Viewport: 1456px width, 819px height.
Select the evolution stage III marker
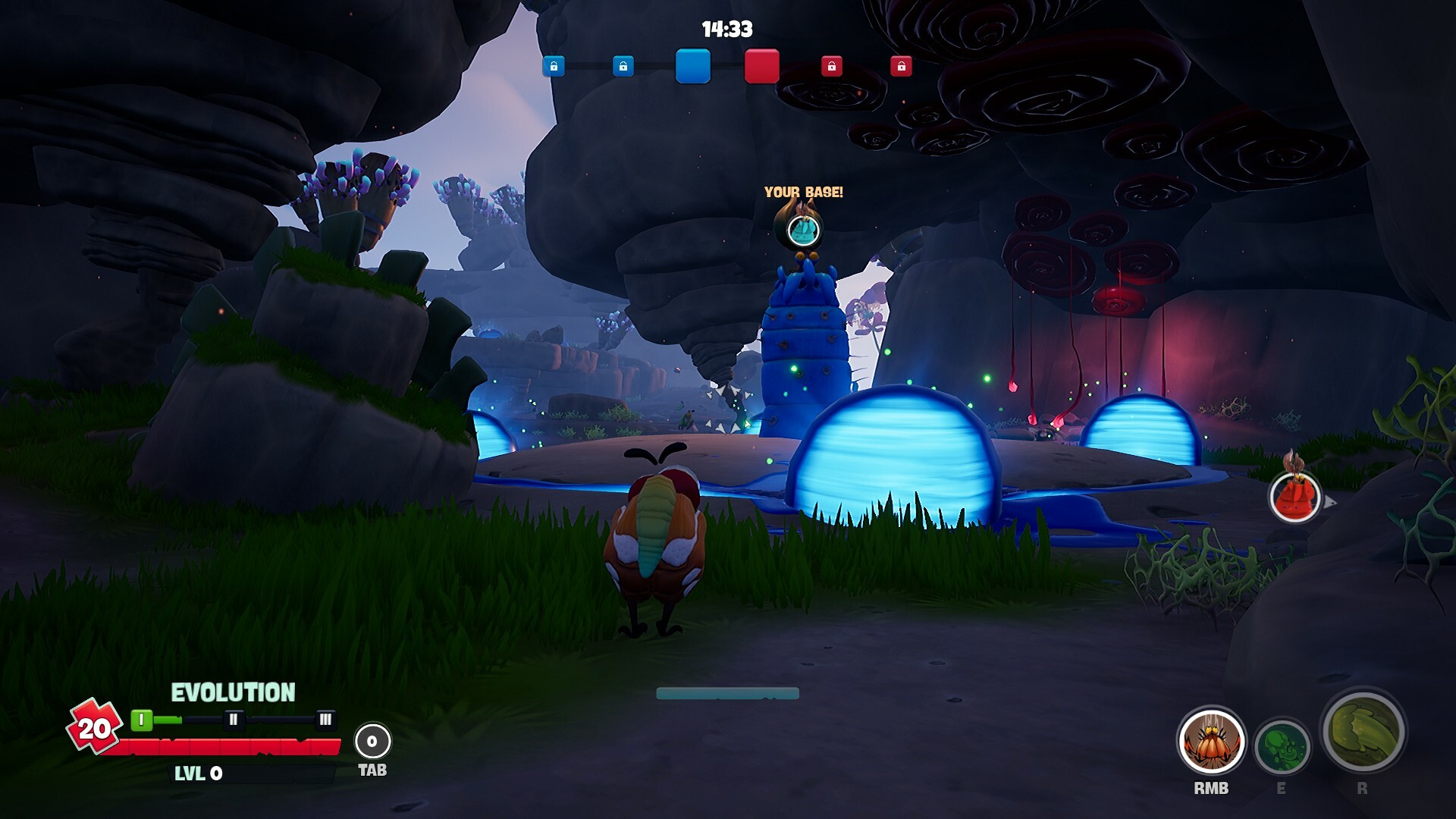click(325, 720)
